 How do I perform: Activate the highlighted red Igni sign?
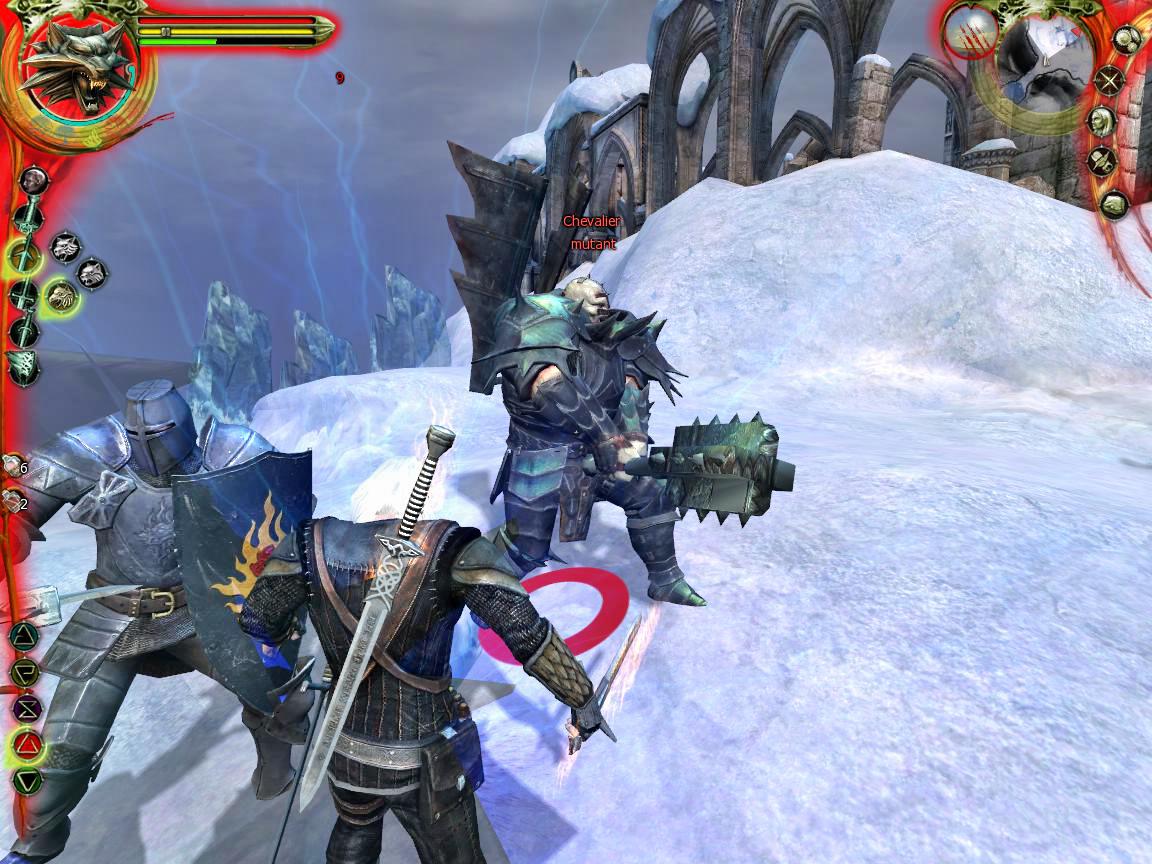pos(26,744)
